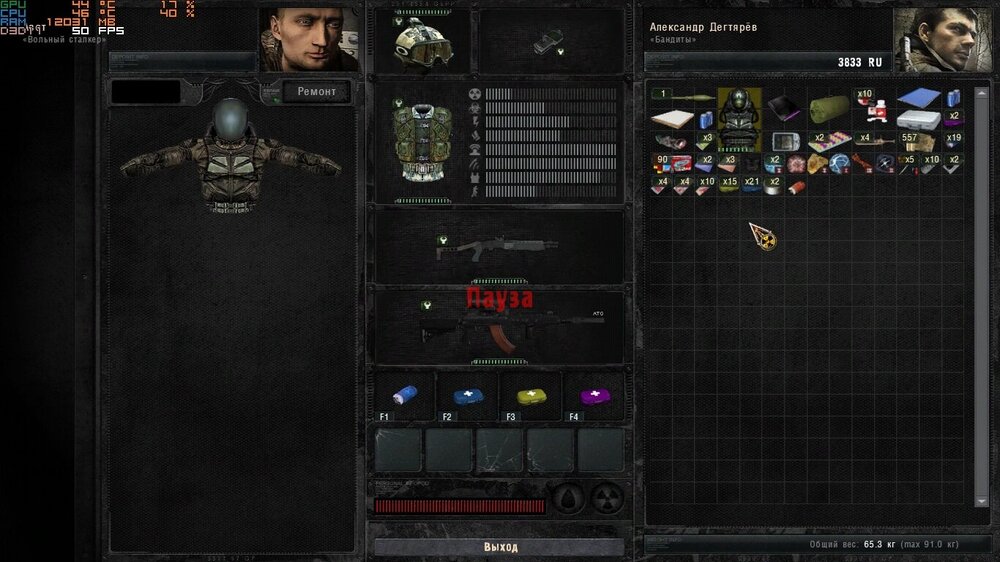Select the yellow medkit in slot F3
The height and width of the screenshot is (562, 1000).
click(x=531, y=395)
